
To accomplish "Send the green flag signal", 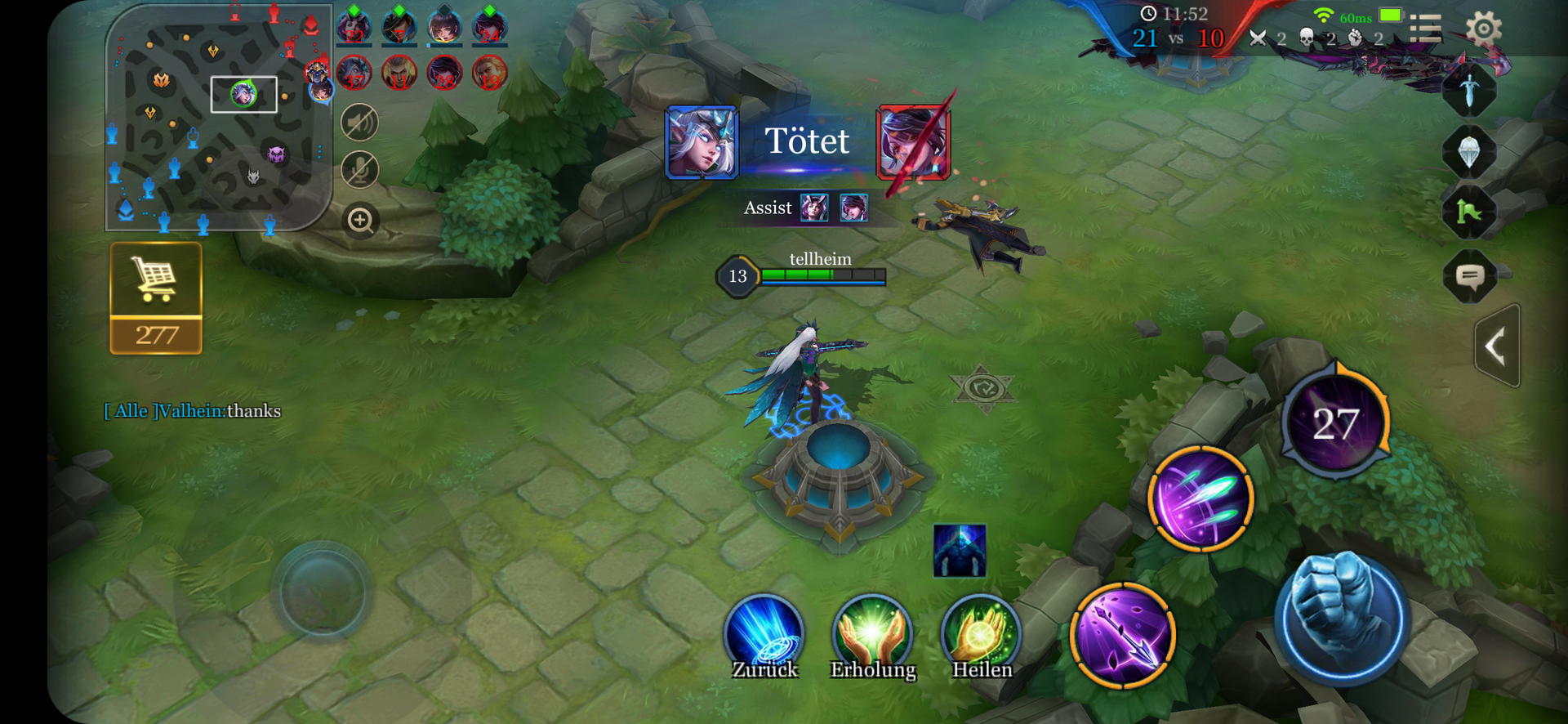I will click(1468, 212).
